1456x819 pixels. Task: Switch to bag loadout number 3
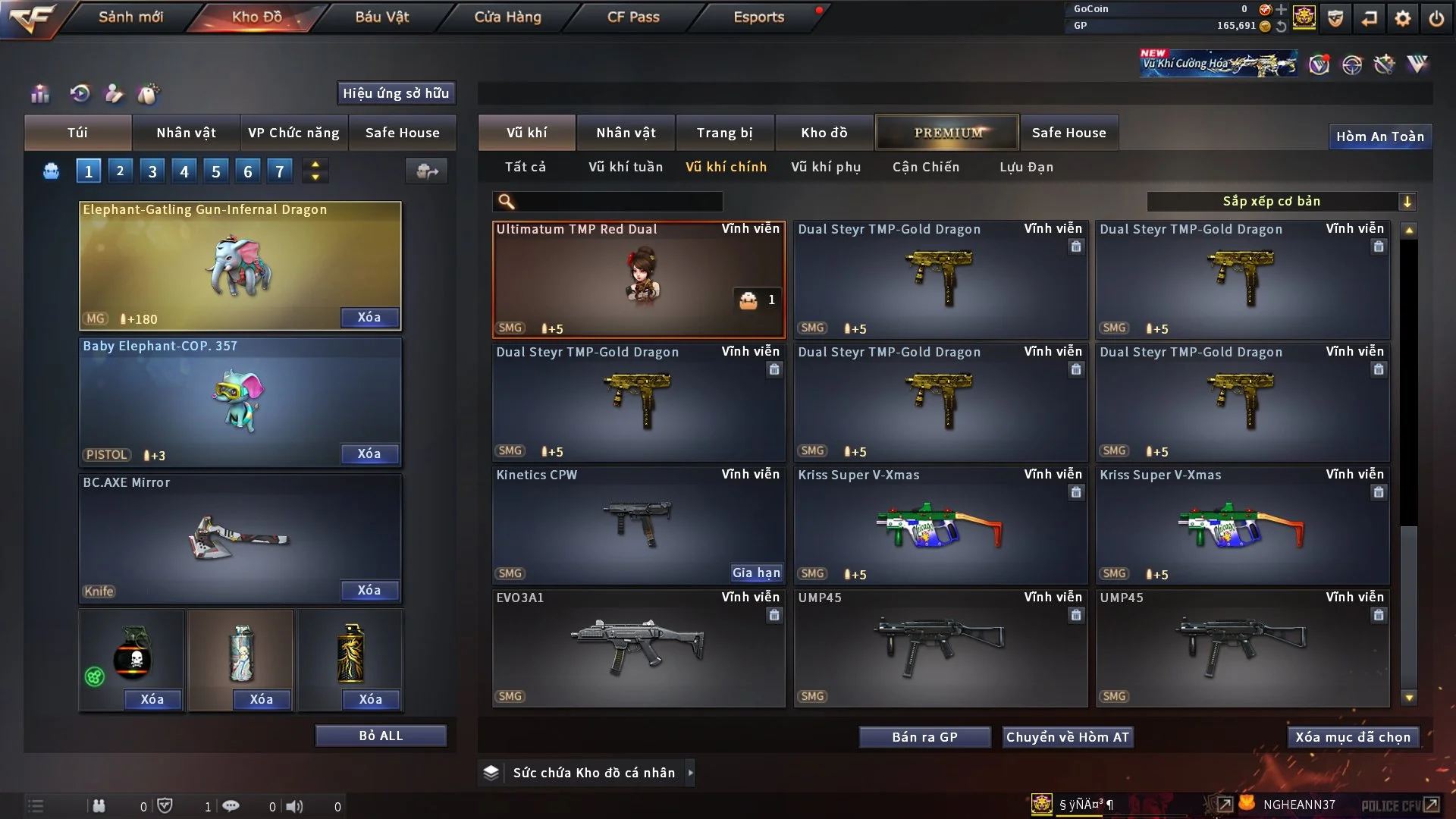pyautogui.click(x=152, y=171)
